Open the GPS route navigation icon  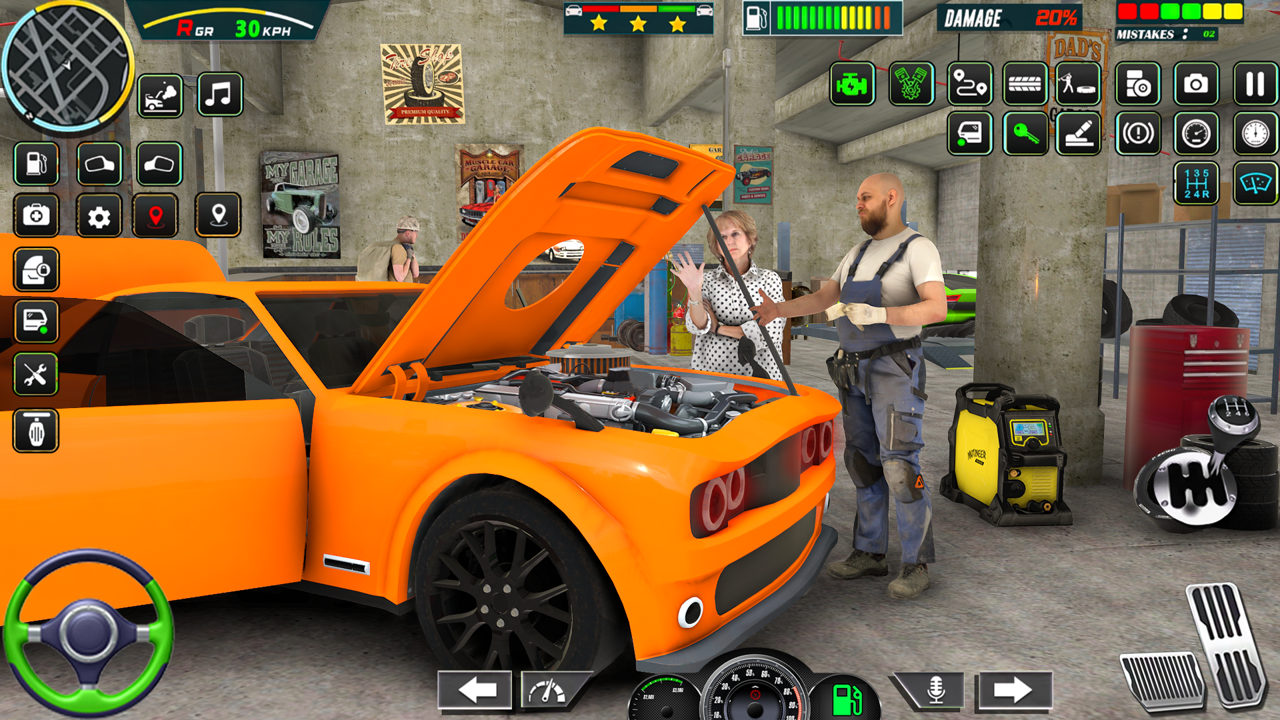pos(968,84)
